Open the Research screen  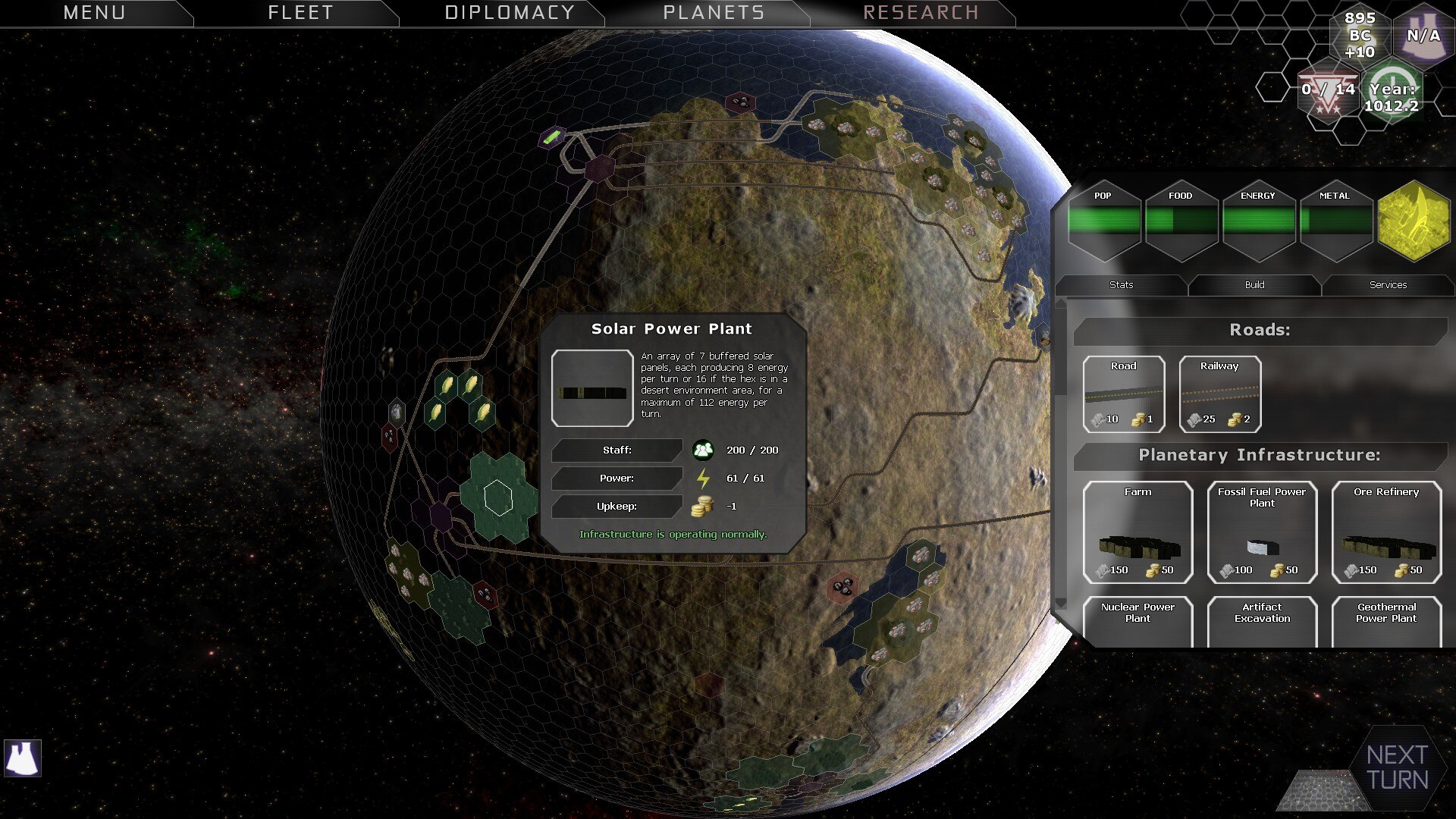click(x=921, y=13)
